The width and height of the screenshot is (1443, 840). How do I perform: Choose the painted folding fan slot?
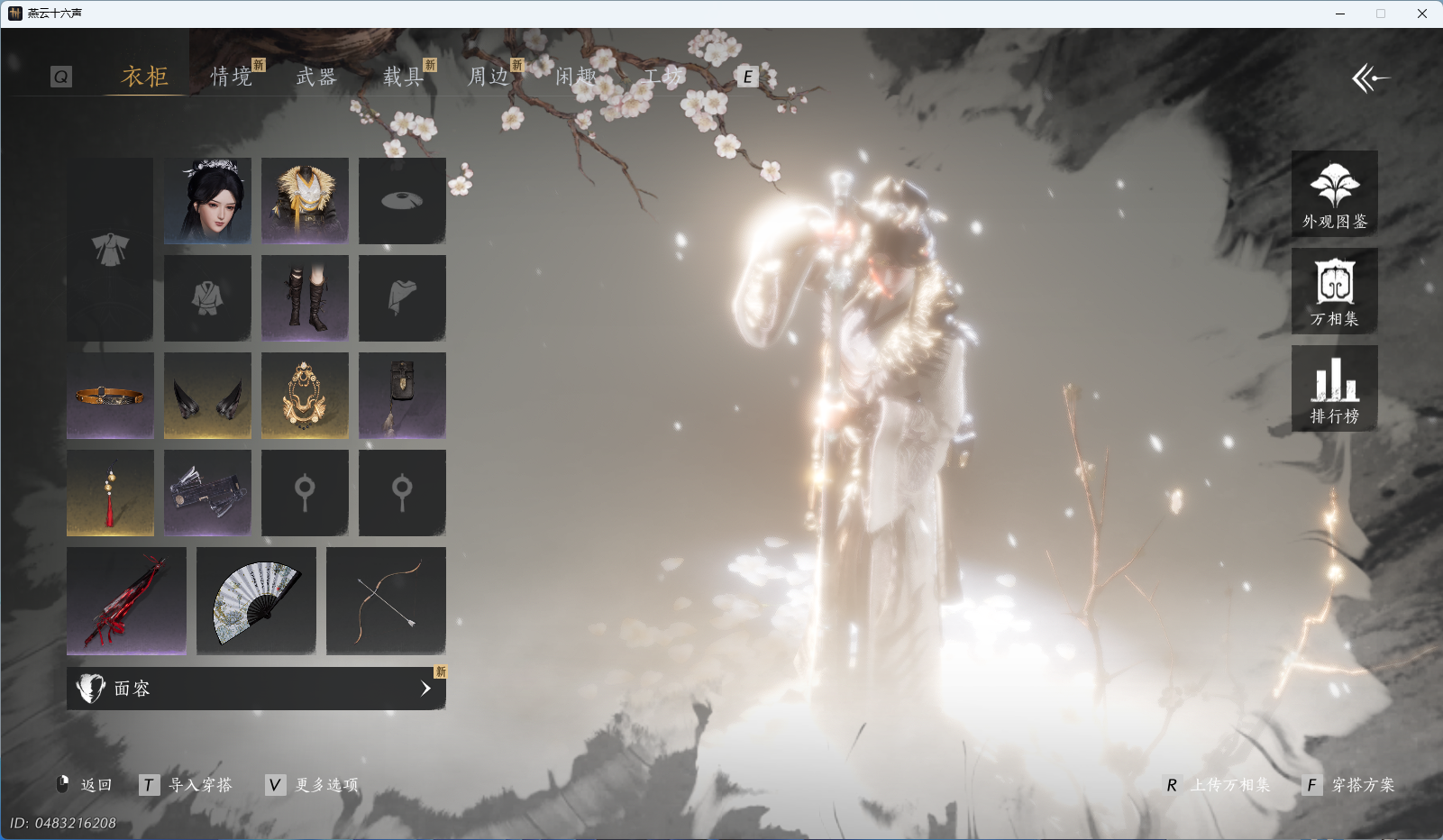click(x=256, y=600)
